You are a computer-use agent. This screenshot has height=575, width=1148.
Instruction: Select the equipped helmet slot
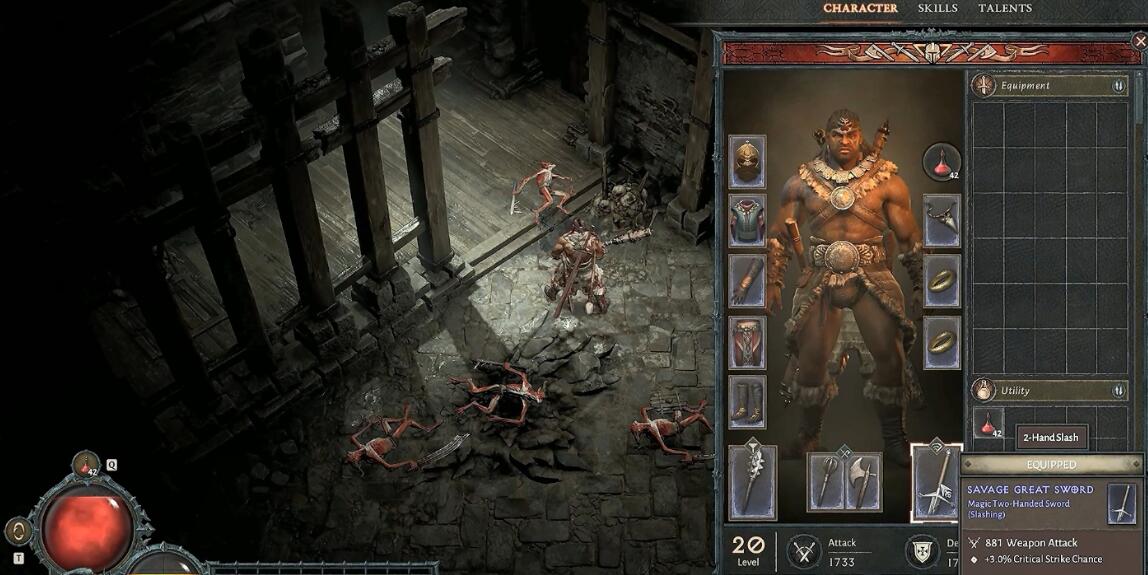click(747, 161)
